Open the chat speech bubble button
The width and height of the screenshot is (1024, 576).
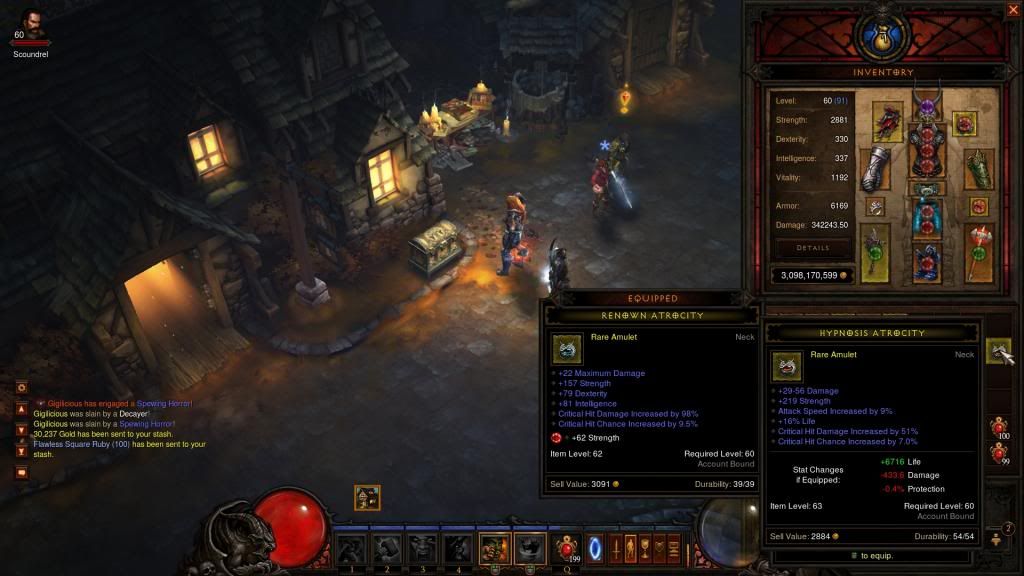21,472
